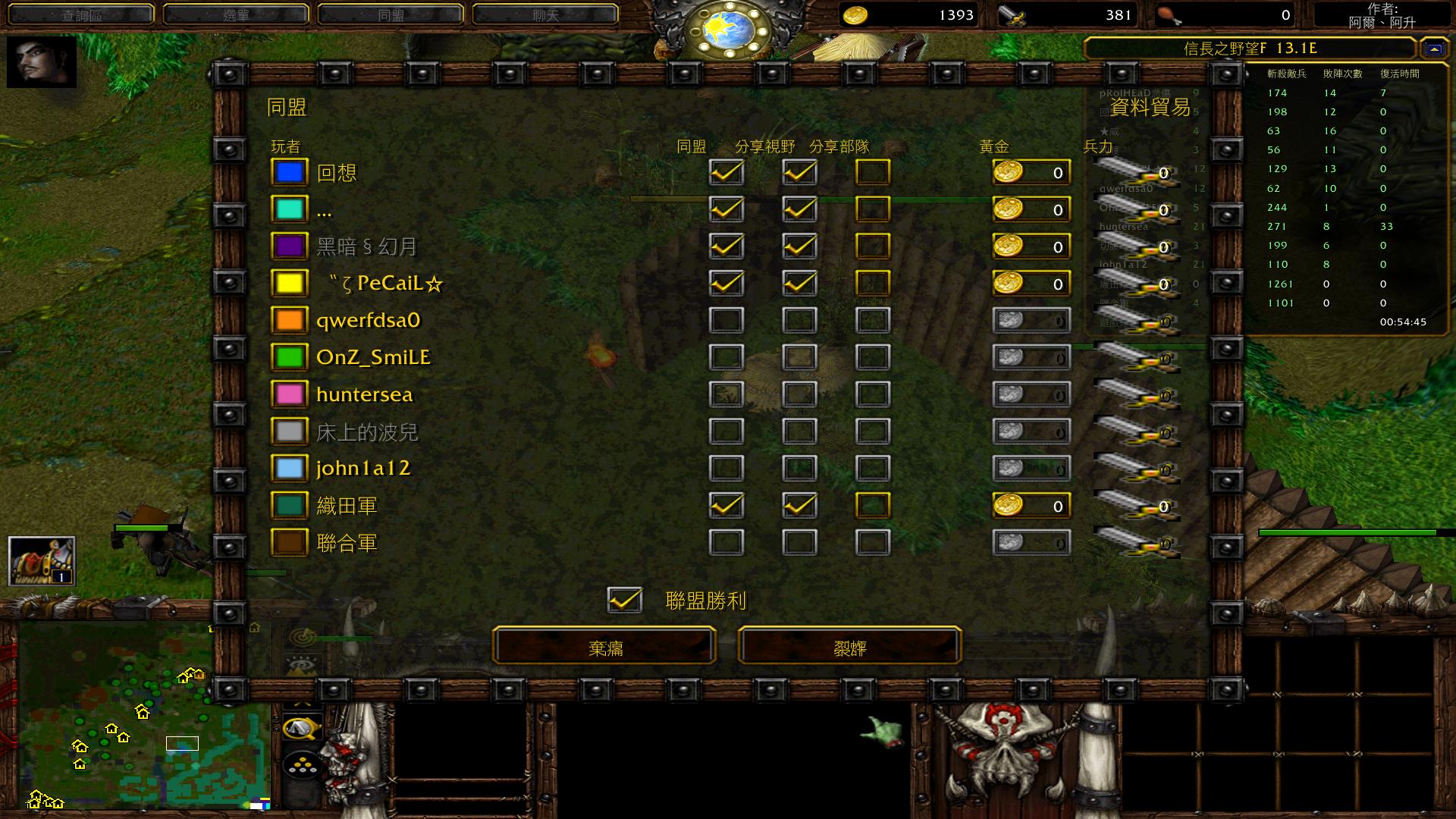
Task: Select the hero portrait icon
Action: (x=42, y=62)
